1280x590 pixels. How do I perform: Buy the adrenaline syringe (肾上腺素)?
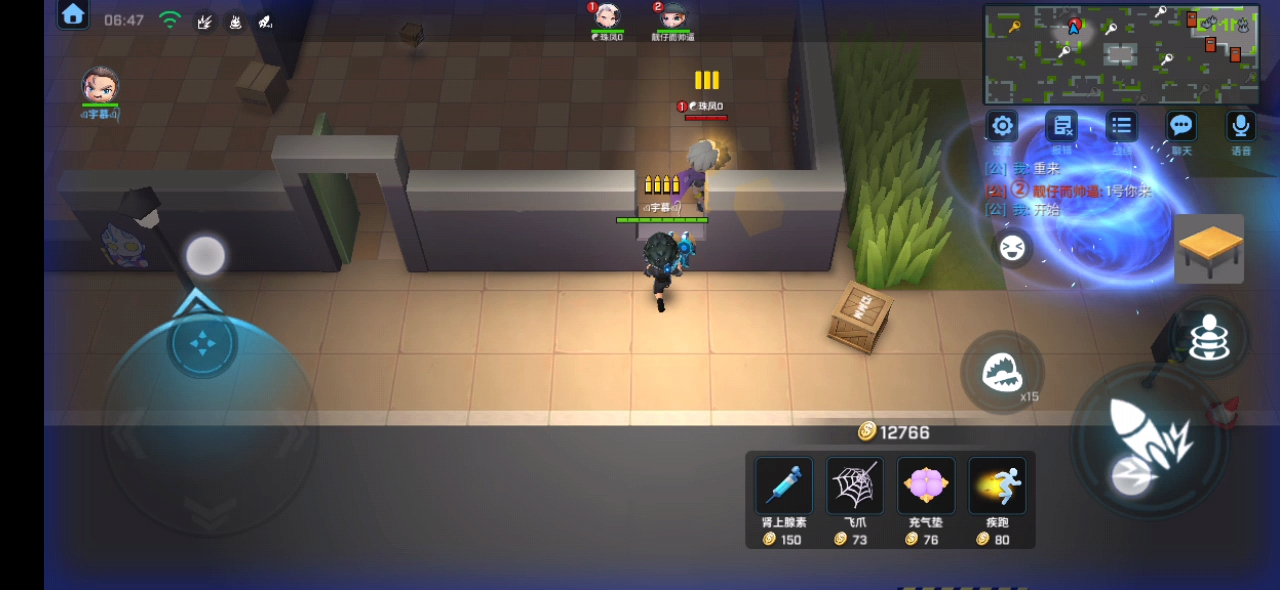point(783,486)
